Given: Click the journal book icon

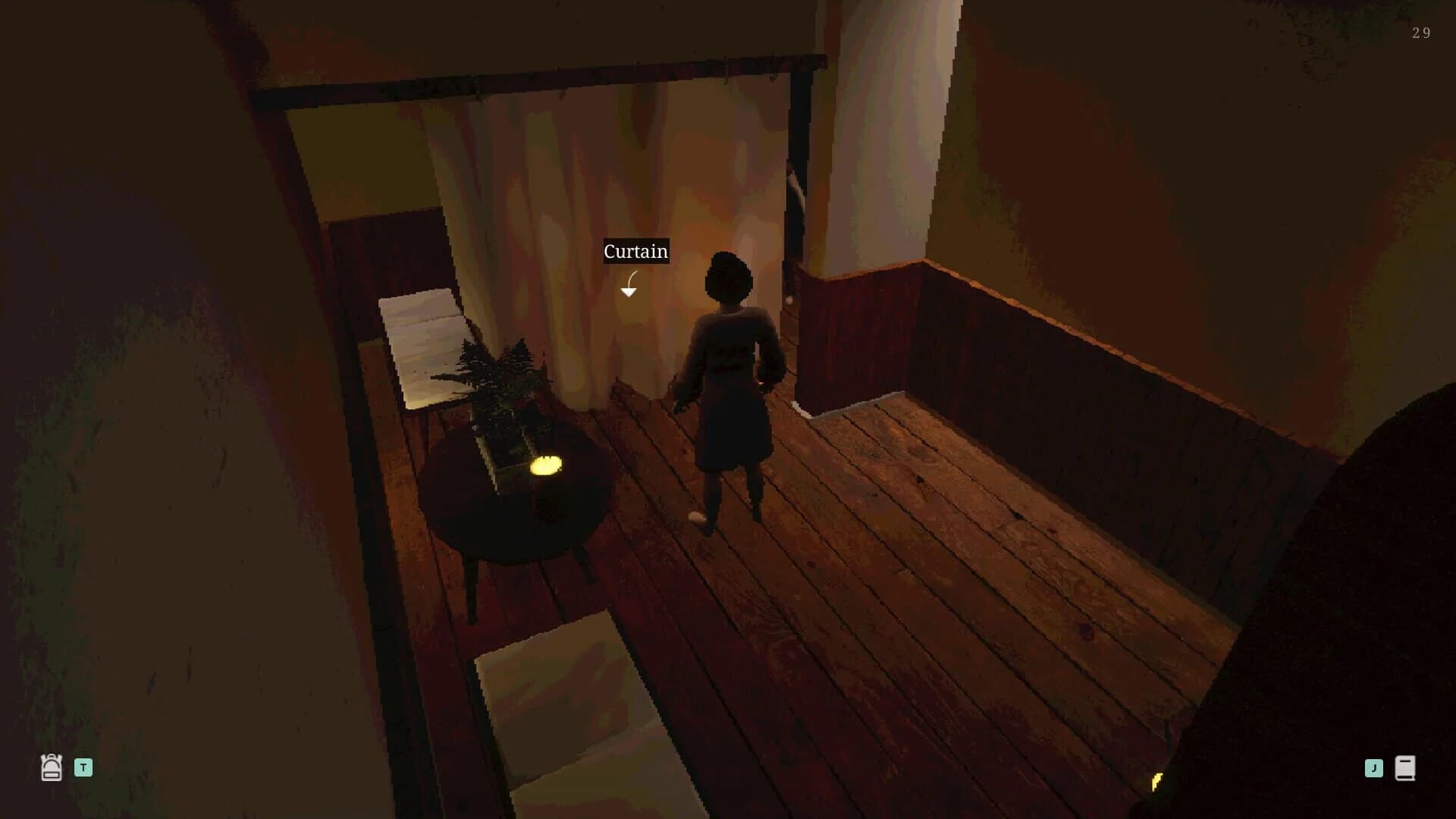Looking at the screenshot, I should (1406, 767).
